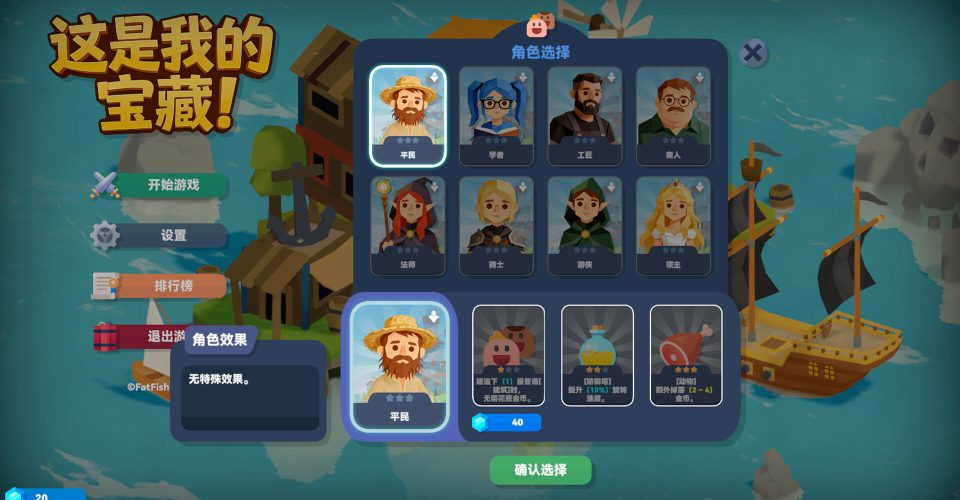The image size is (960, 500).
Task: Select the three-star ham skill card
Action: pos(686,355)
